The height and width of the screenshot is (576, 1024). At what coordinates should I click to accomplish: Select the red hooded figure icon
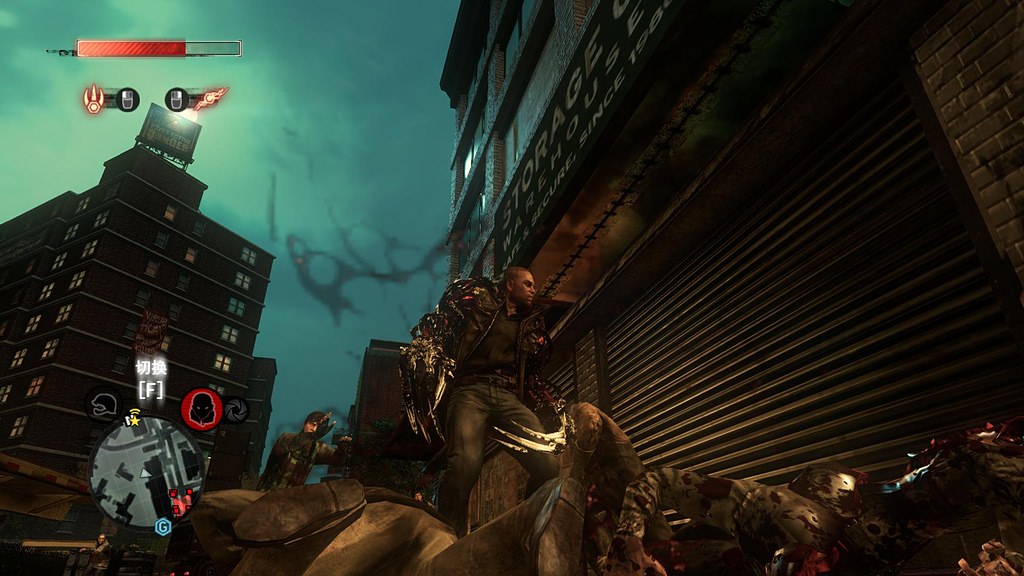pyautogui.click(x=201, y=408)
